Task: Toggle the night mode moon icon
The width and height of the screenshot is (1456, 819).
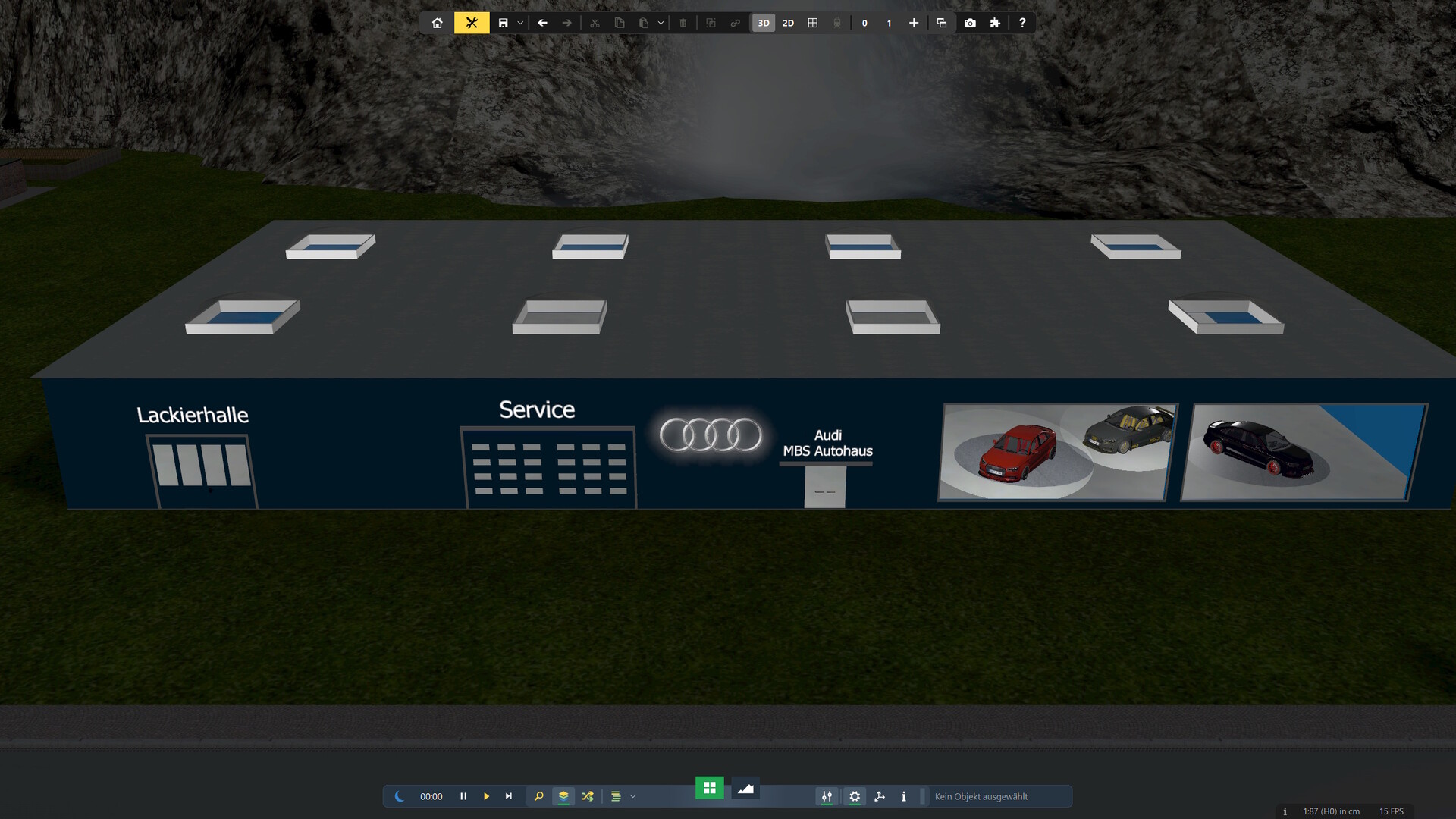Action: [399, 796]
